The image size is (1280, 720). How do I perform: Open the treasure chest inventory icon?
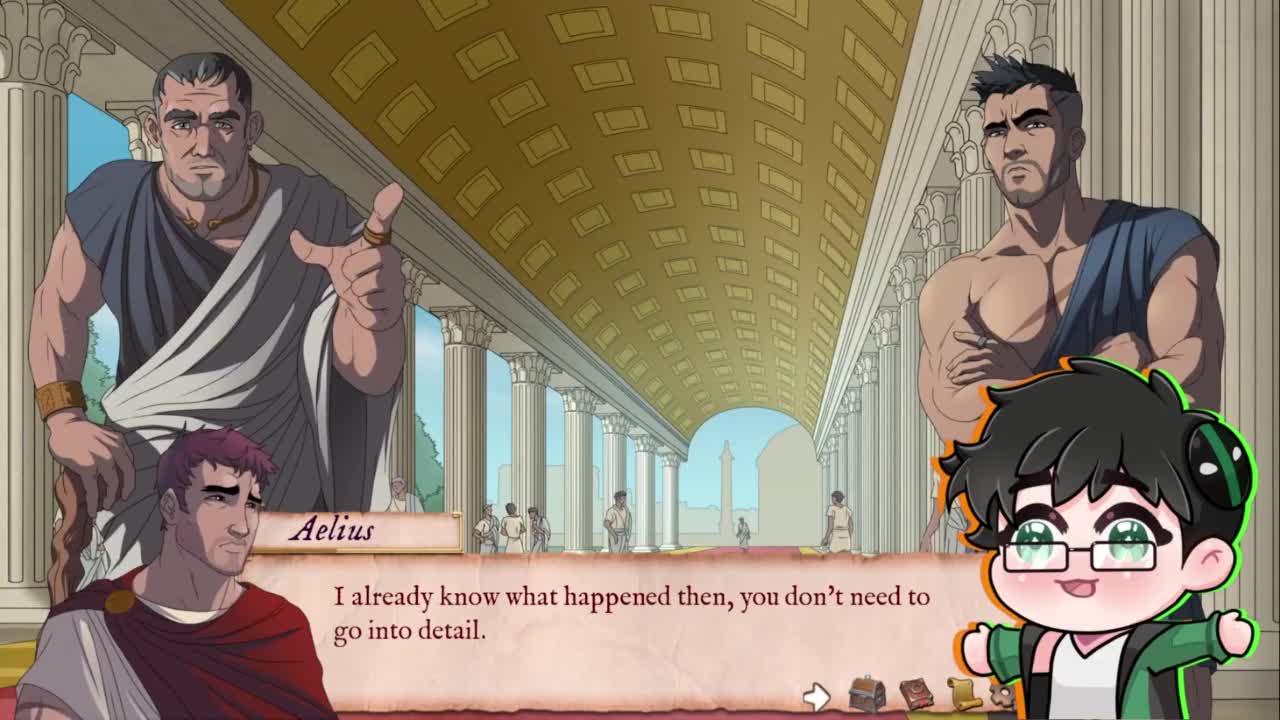pos(866,694)
